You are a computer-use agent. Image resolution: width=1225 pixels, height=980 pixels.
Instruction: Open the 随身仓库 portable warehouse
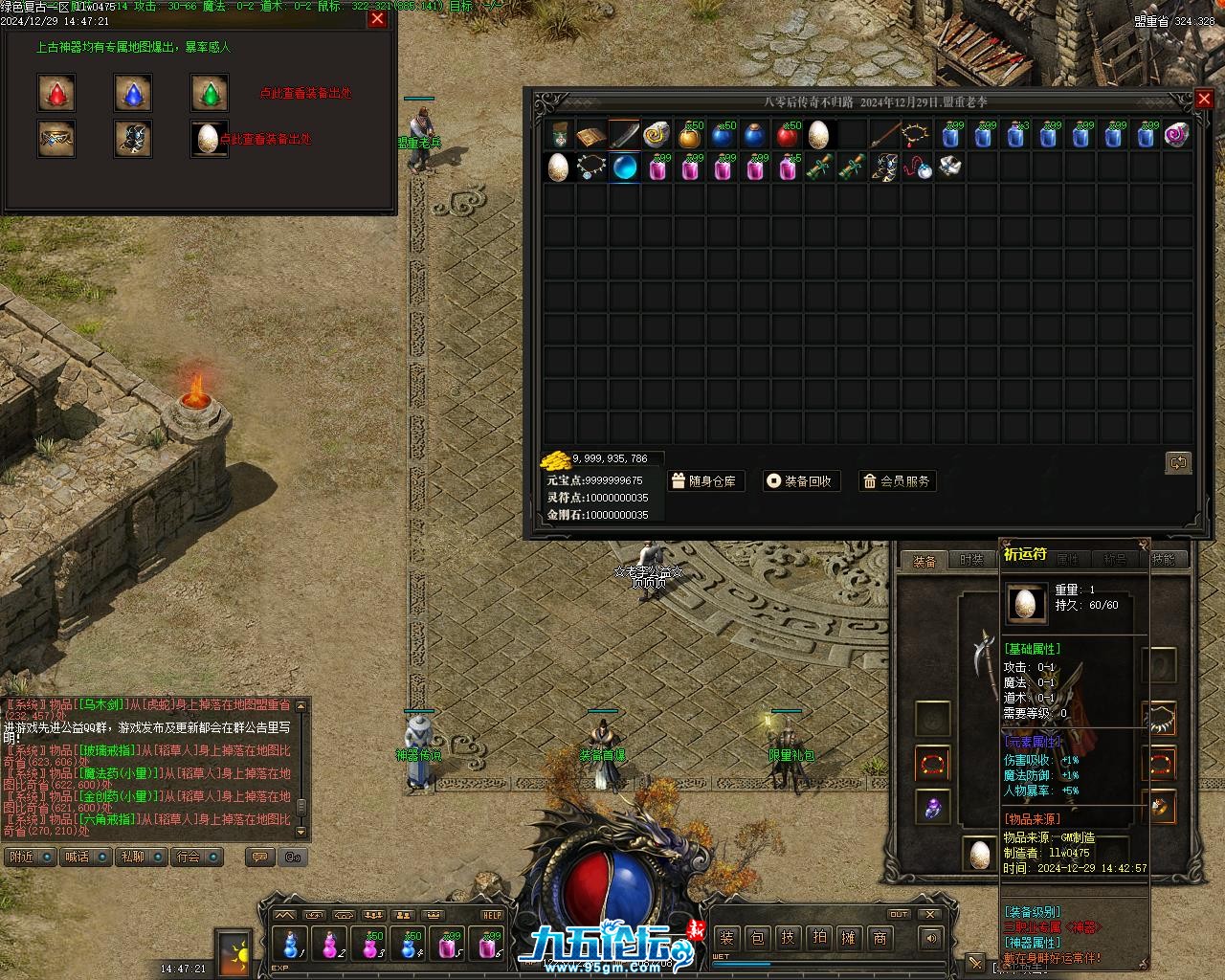click(704, 481)
